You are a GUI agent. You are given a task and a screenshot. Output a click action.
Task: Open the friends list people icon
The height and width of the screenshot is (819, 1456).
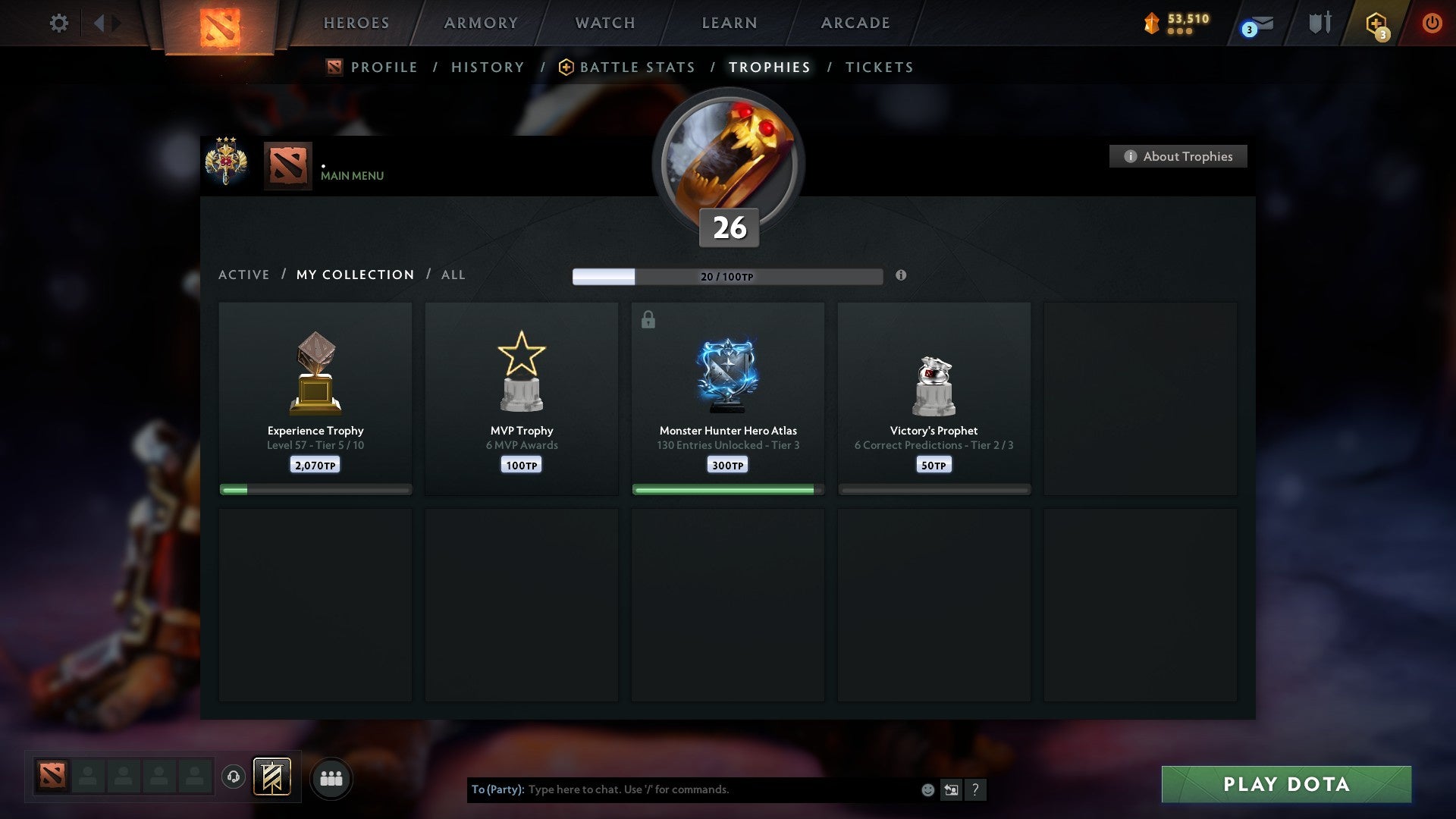tap(331, 777)
